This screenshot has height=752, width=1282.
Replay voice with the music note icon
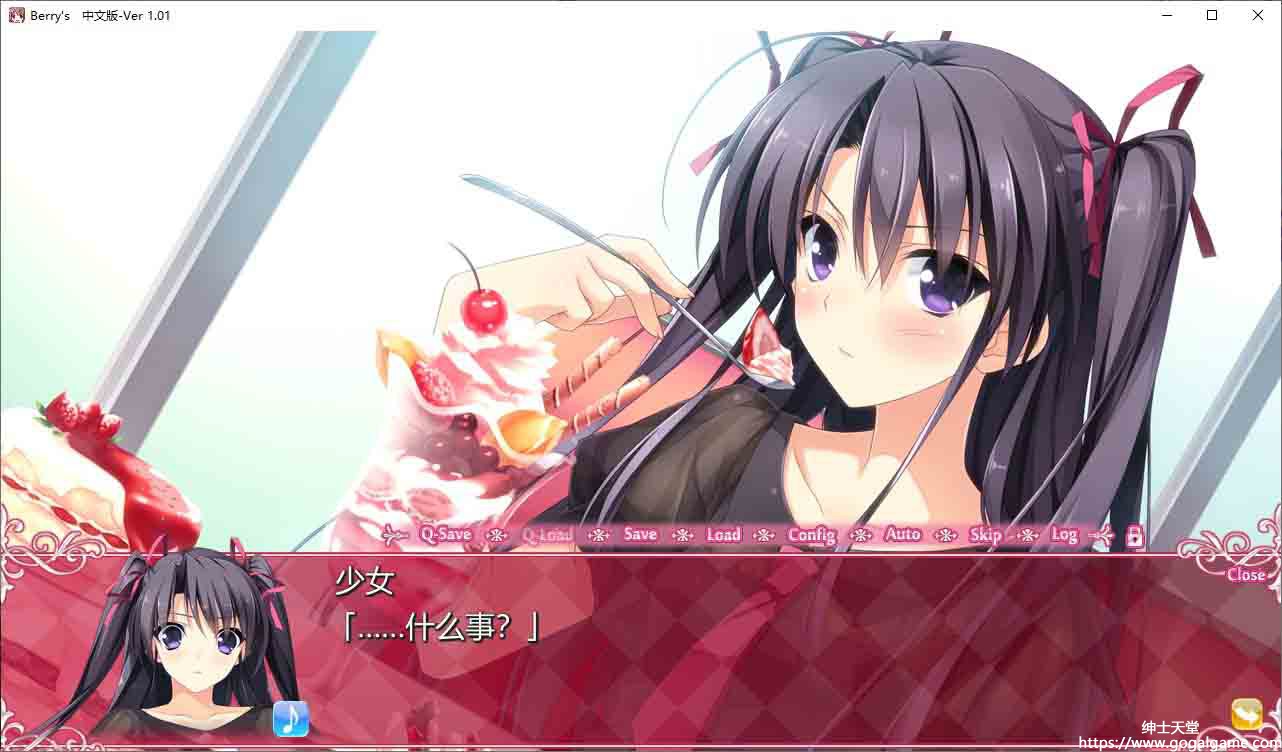(291, 718)
